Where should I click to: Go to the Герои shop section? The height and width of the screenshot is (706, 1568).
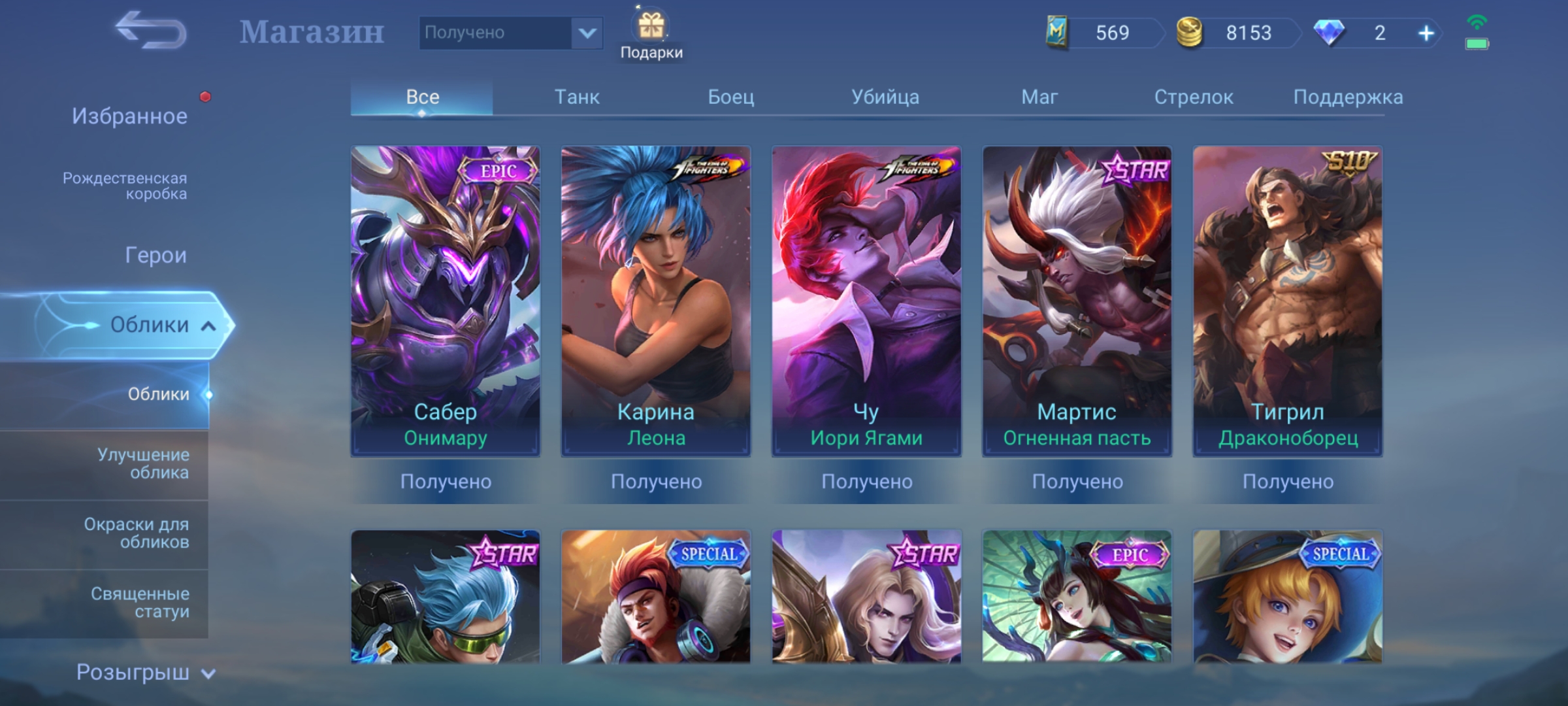155,255
